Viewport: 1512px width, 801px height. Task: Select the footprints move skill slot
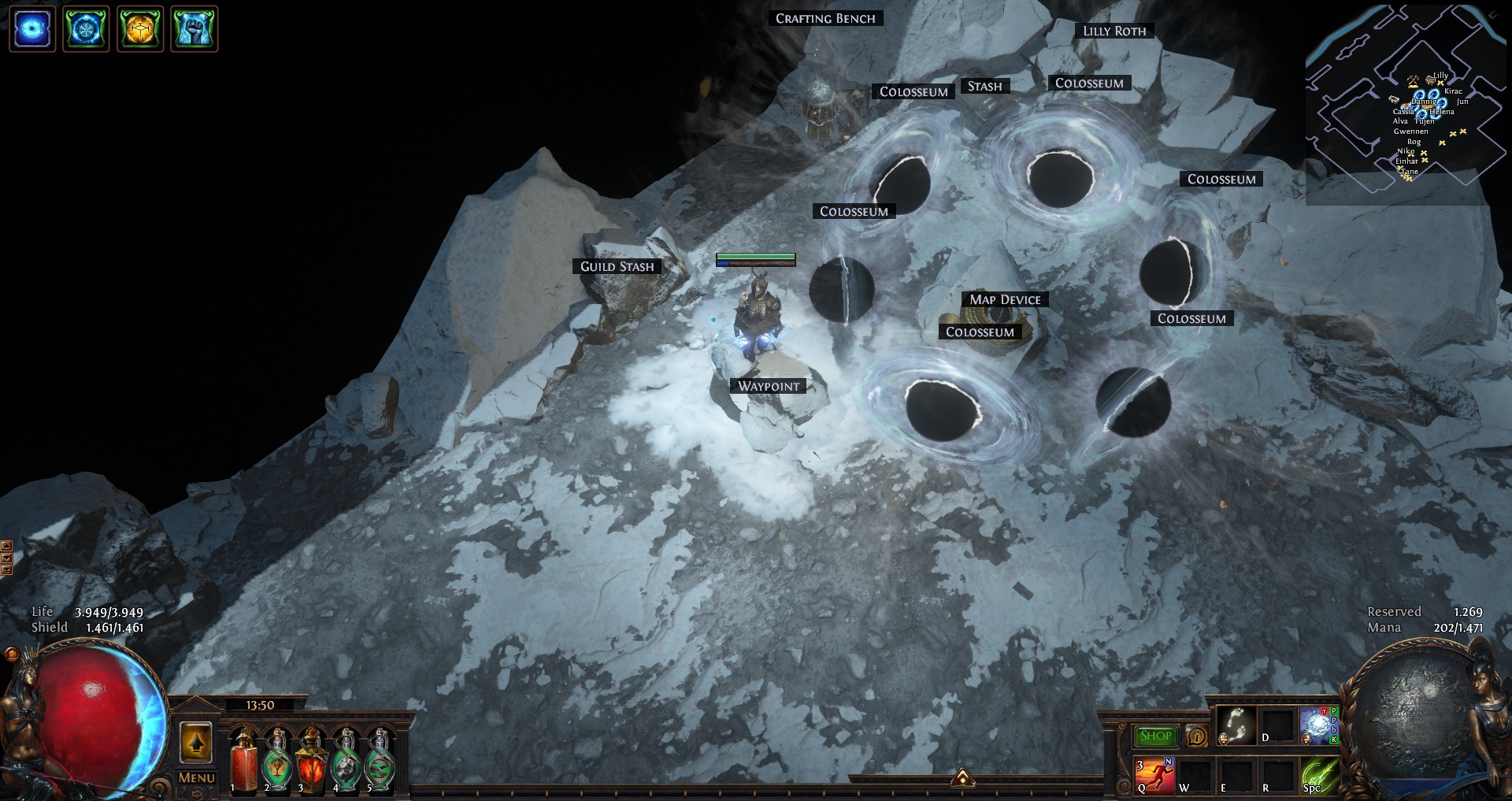[1235, 725]
